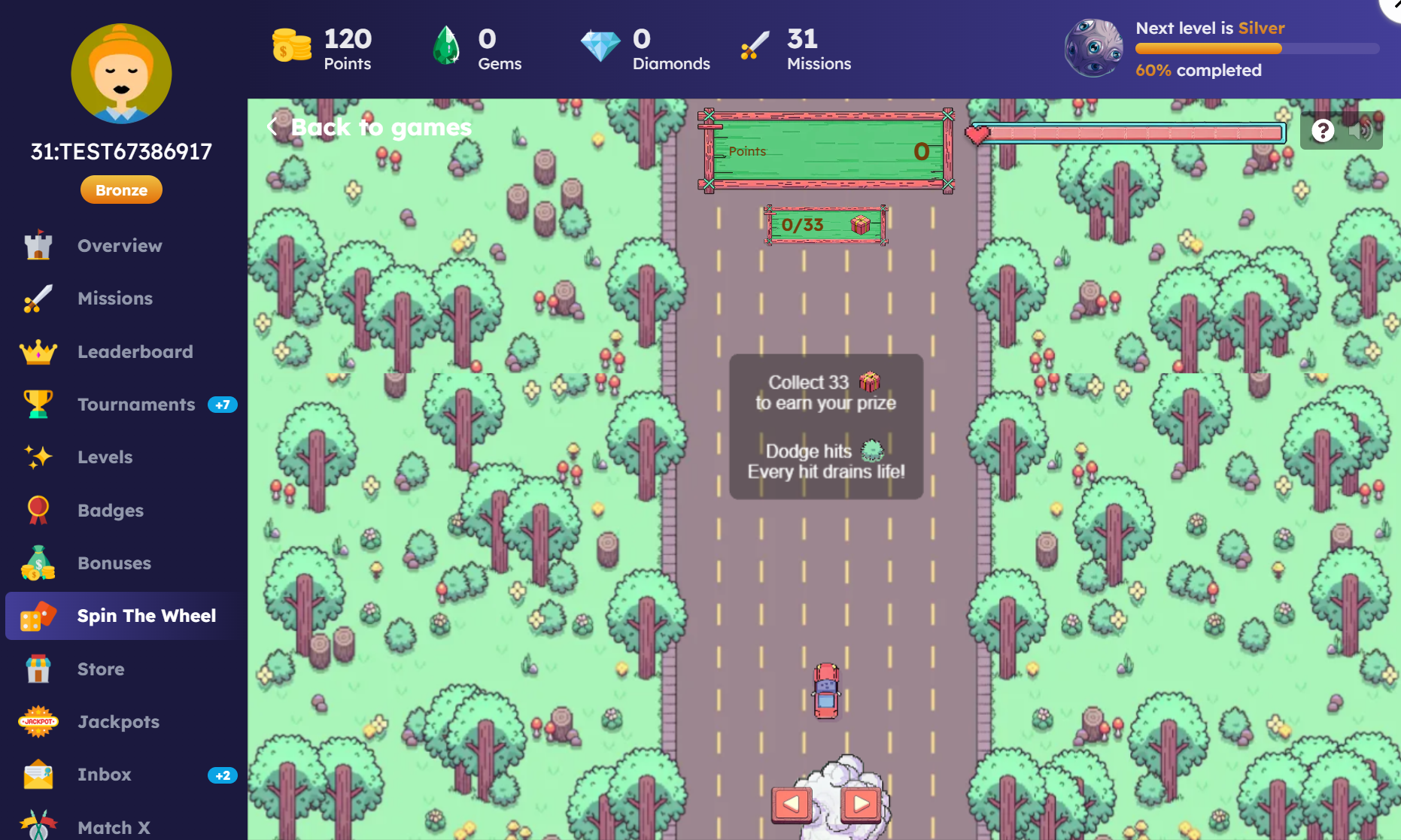Select Spin The Wheel

coord(146,616)
